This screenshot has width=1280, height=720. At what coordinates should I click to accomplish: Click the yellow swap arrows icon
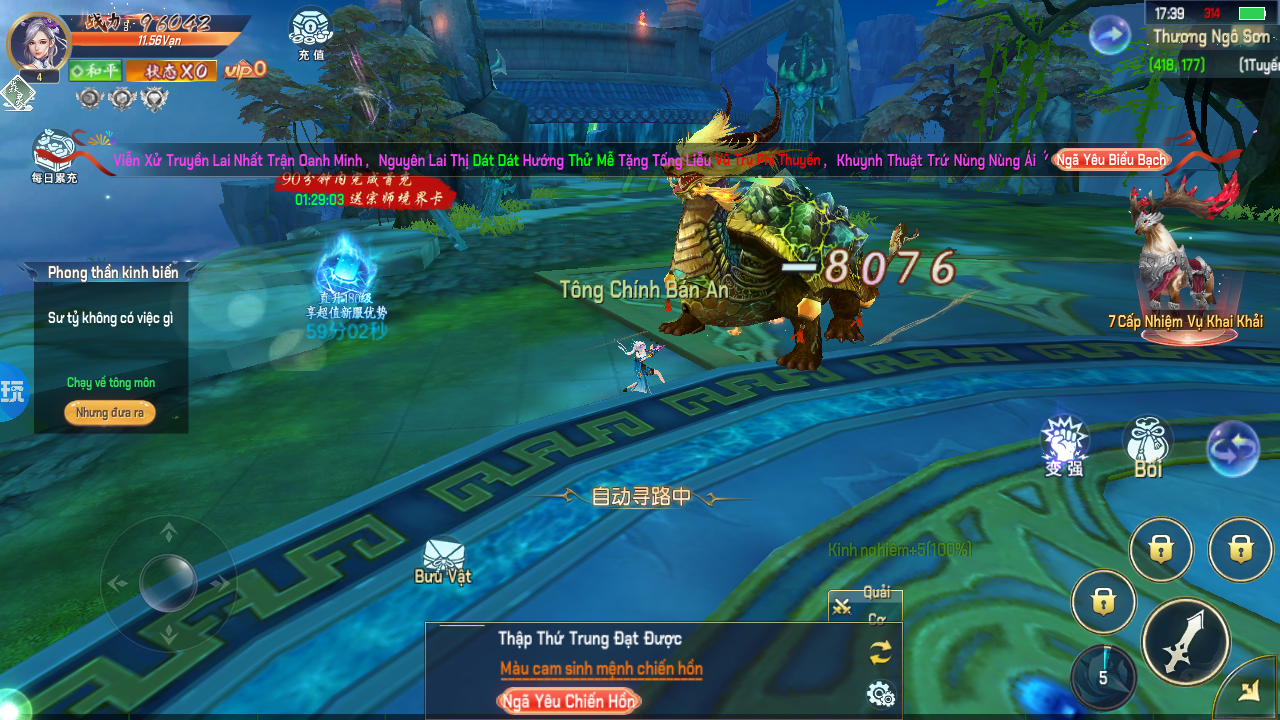(x=880, y=653)
